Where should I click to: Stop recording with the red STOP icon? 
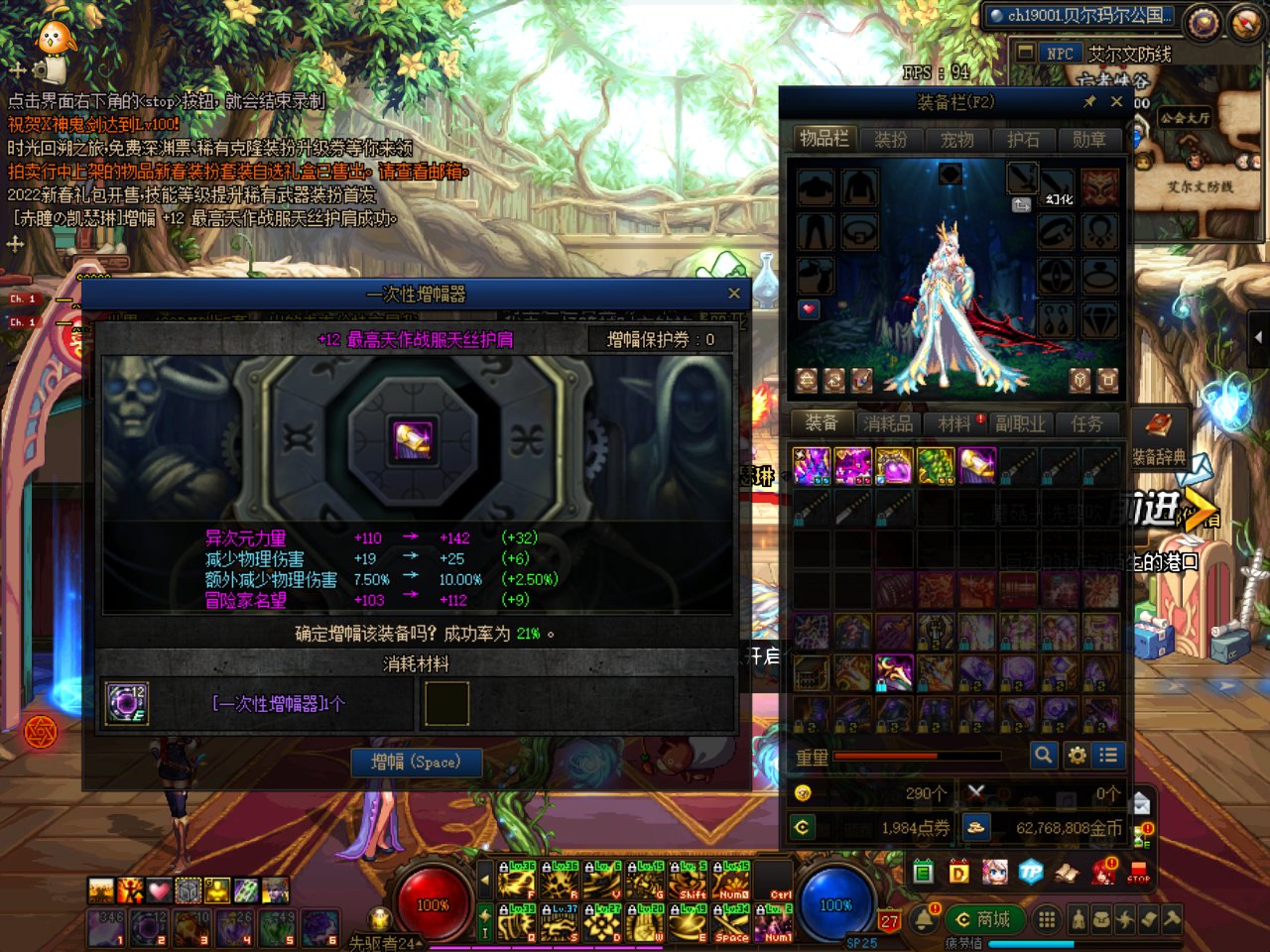coord(1138,873)
